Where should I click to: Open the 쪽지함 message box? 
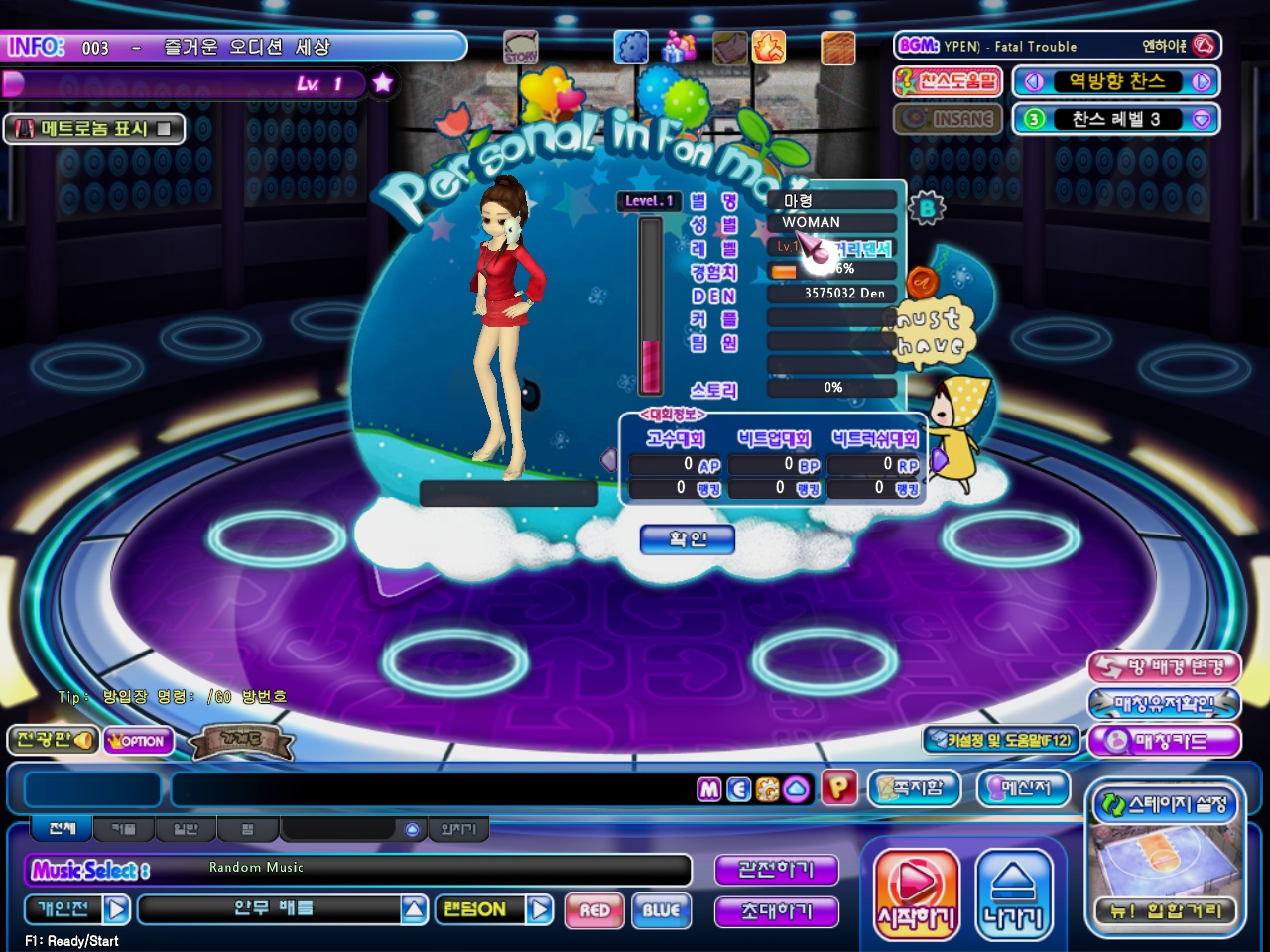point(914,788)
